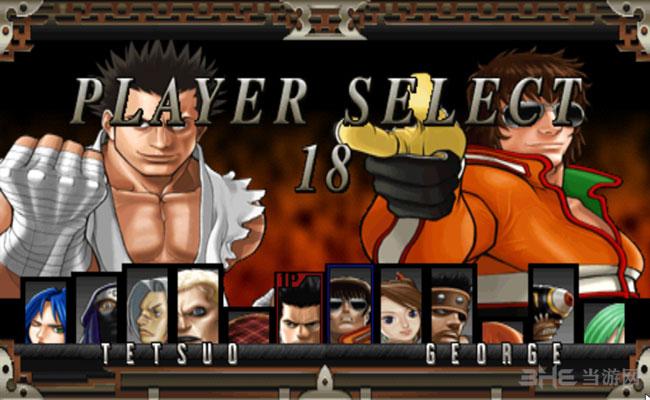The height and width of the screenshot is (400, 650).
Task: Select the blonde fighter with dark eyes
Action: [198, 306]
